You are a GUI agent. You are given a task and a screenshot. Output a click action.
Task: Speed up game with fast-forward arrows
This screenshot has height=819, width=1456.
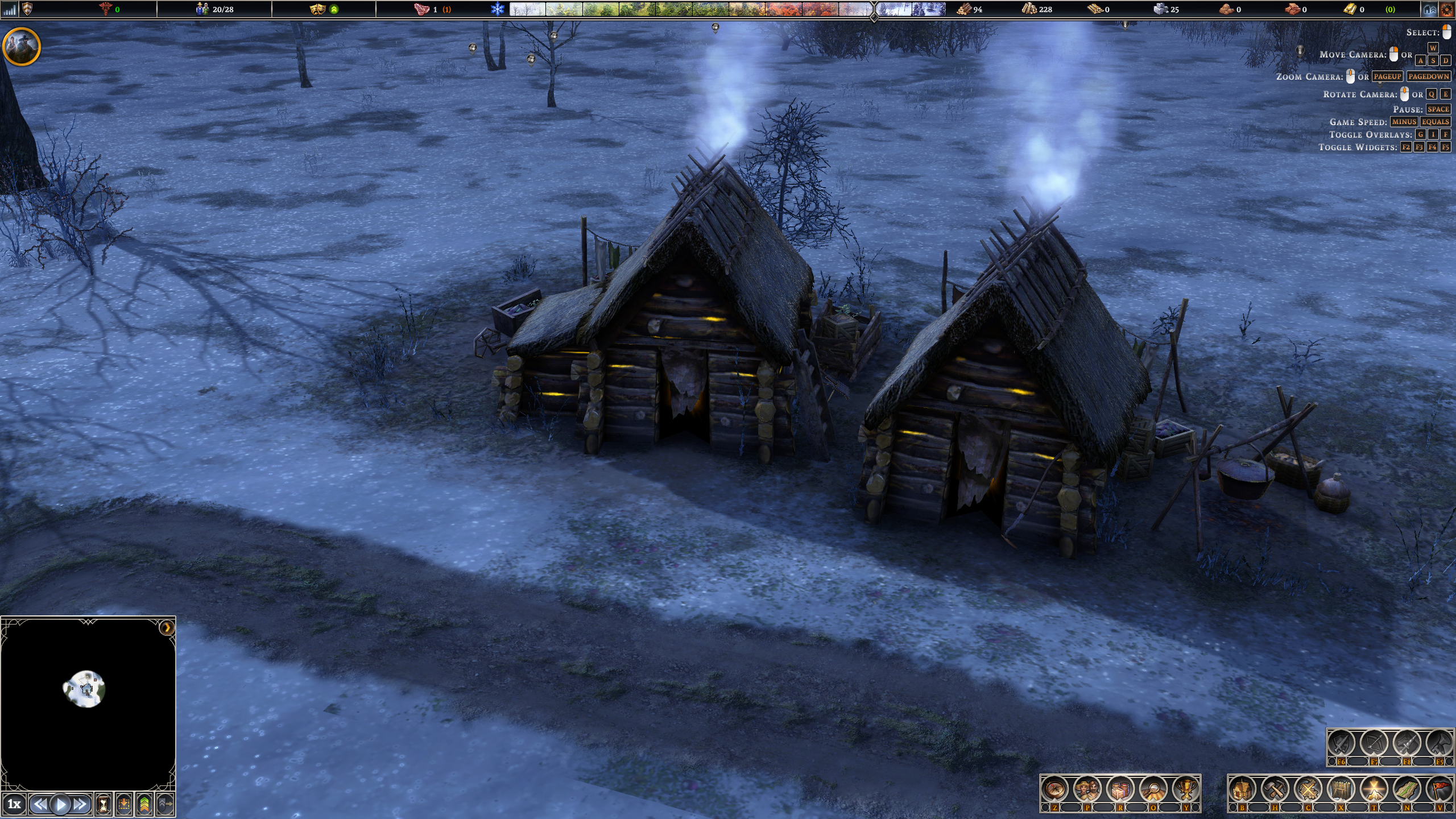(x=81, y=804)
